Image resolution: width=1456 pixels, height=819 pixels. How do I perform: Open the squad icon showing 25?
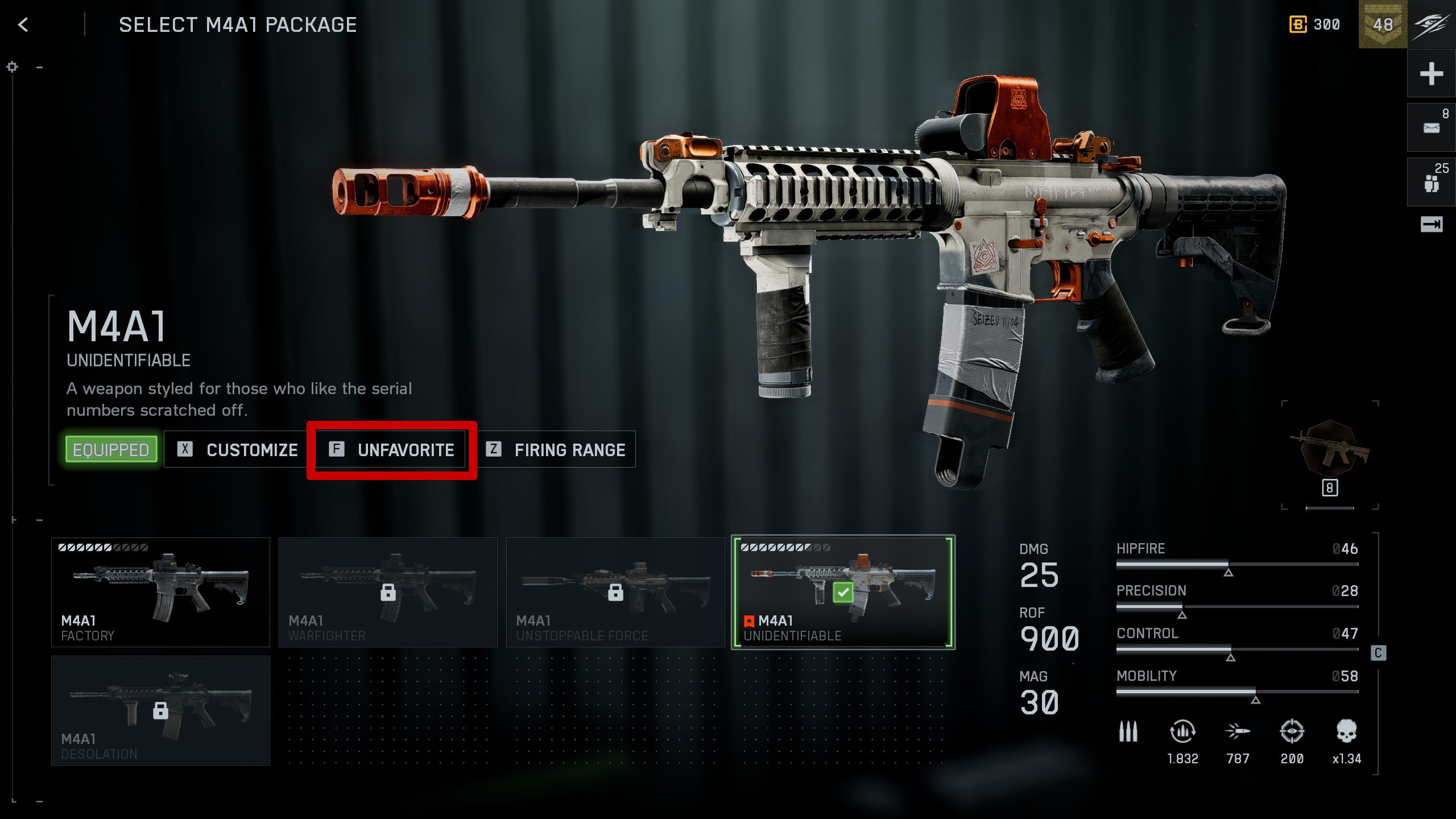[x=1431, y=183]
